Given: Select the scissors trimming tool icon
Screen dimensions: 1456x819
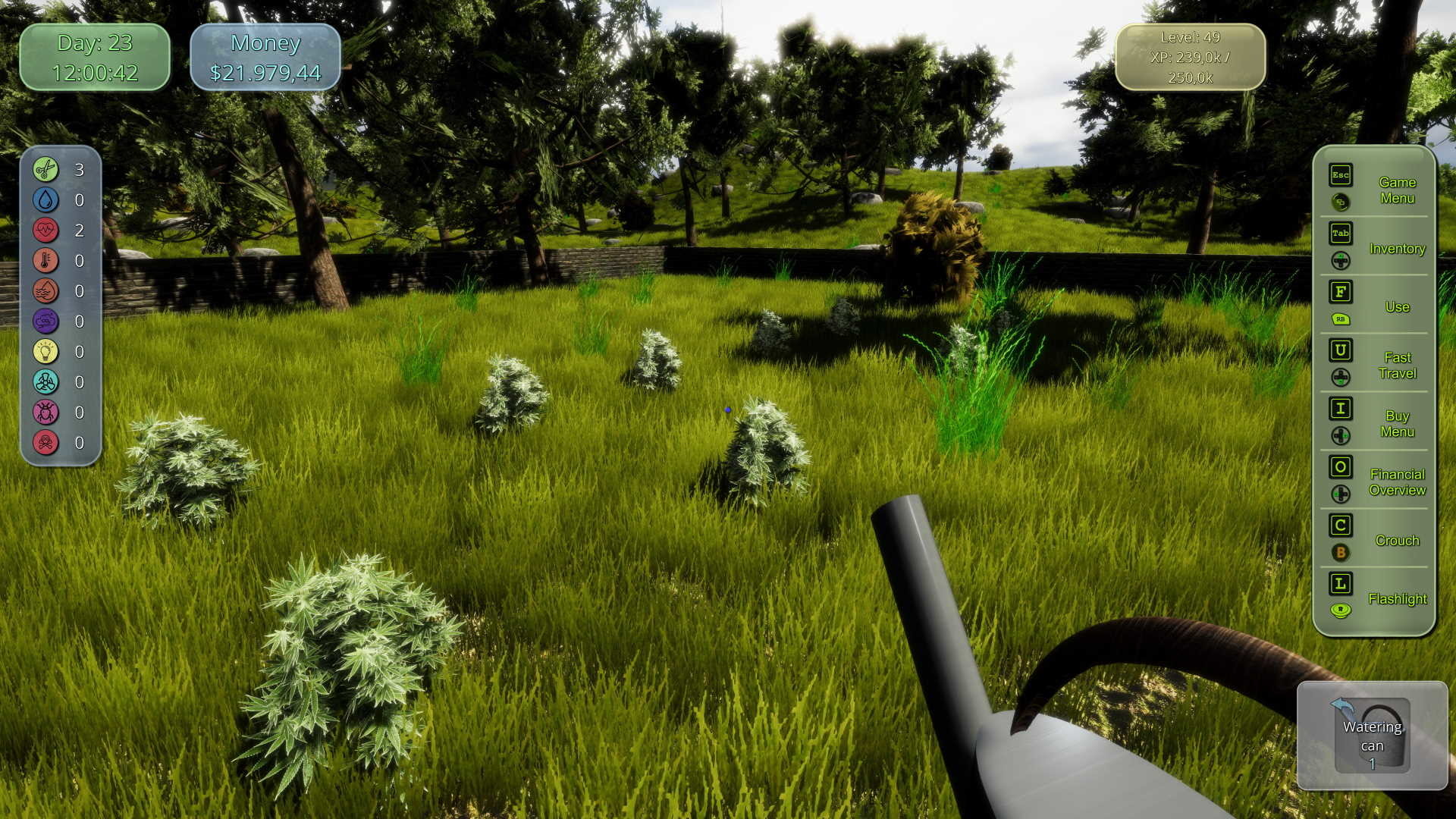Looking at the screenshot, I should pos(44,170).
